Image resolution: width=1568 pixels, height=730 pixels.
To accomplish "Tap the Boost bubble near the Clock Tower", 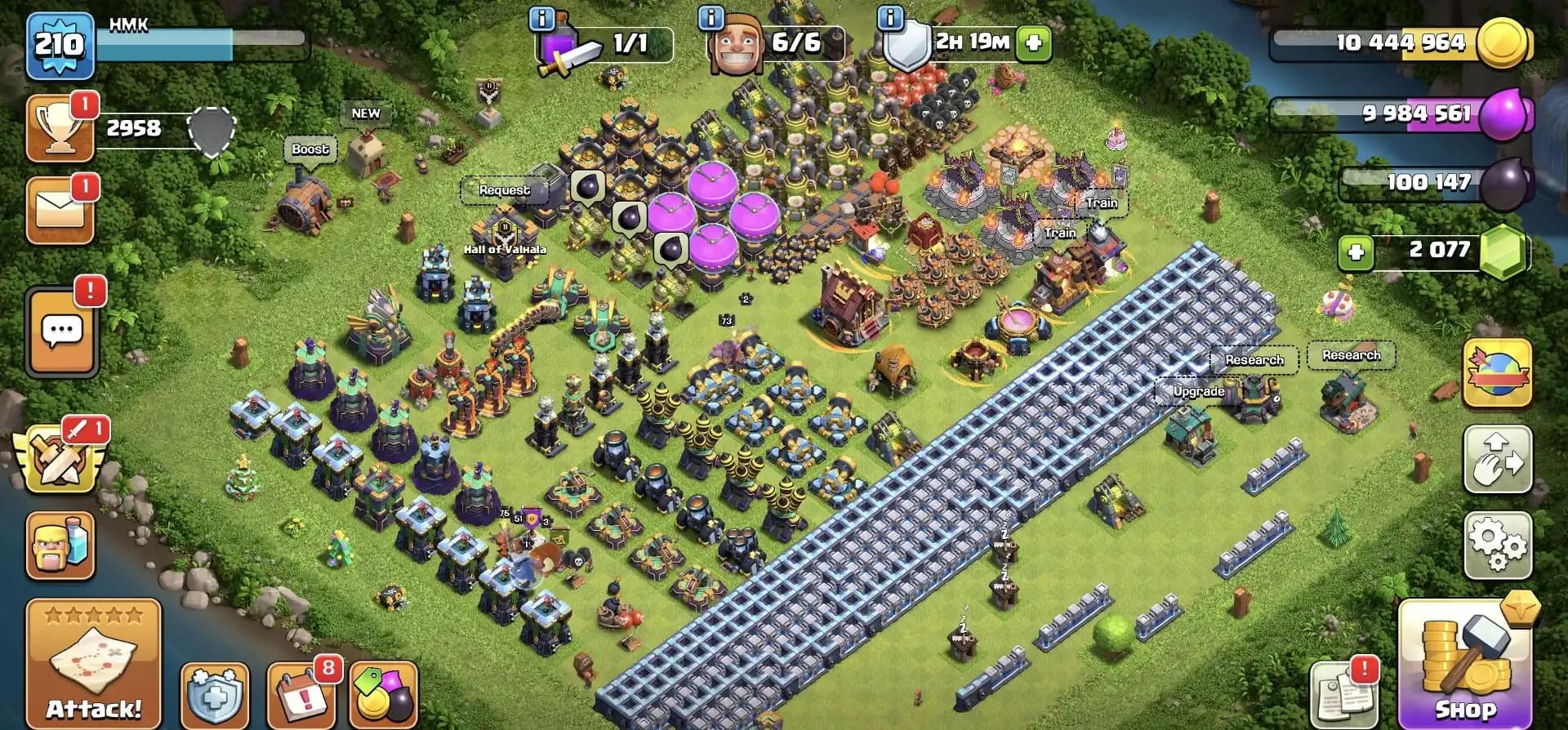I will [x=311, y=150].
